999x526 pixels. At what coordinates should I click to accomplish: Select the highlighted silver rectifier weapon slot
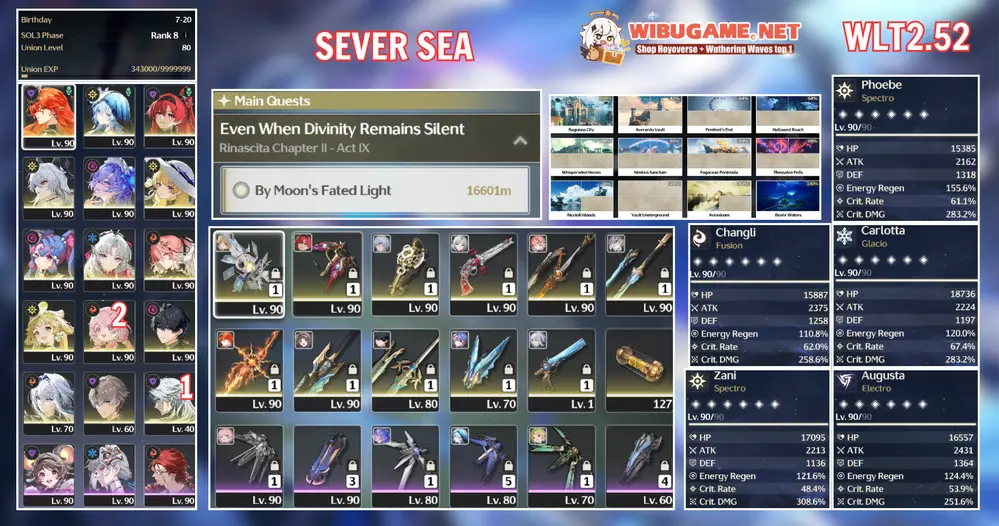(x=249, y=274)
